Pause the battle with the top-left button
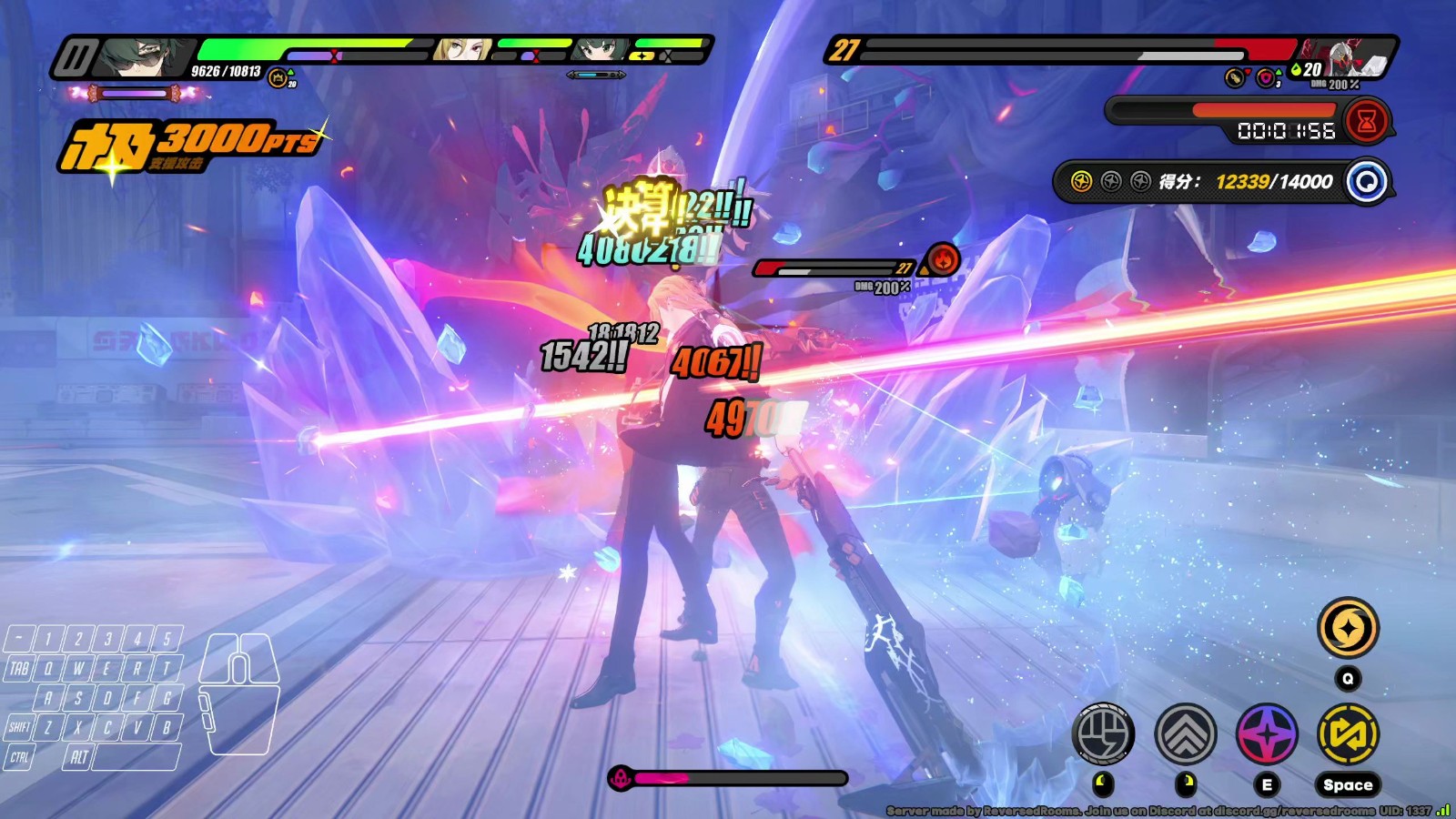The image size is (1456, 819). click(x=74, y=58)
